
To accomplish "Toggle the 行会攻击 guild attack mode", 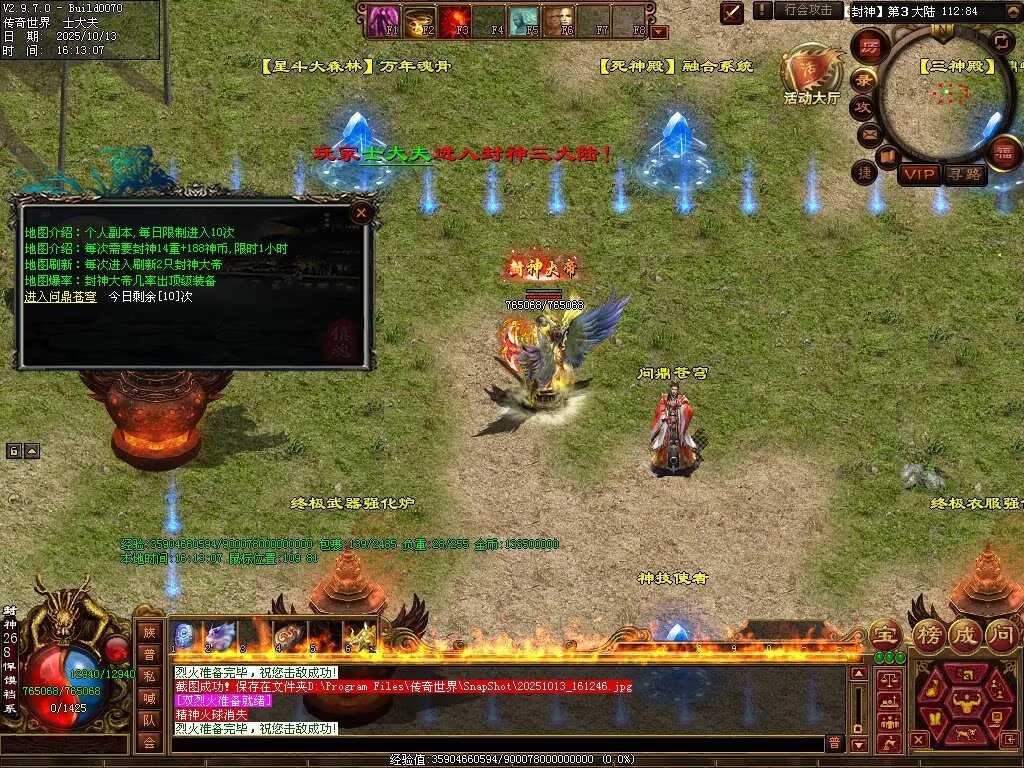I will (x=808, y=11).
